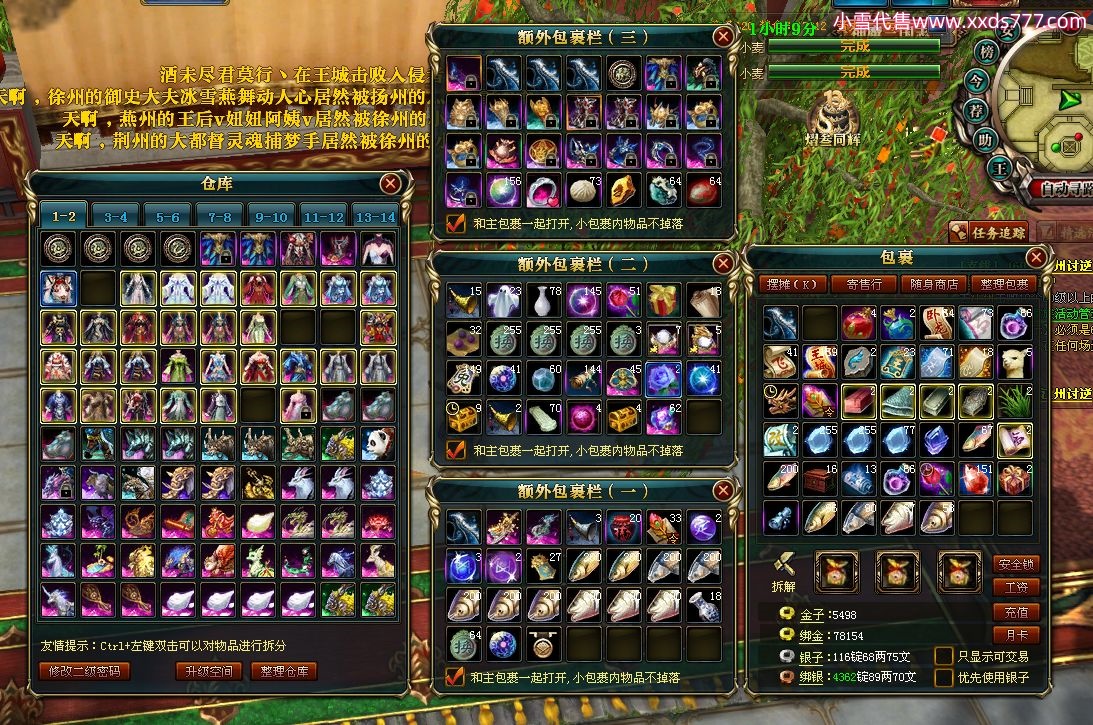Close the 仓库 warehouse window
Screen dimensions: 1093x725
pyautogui.click(x=391, y=183)
